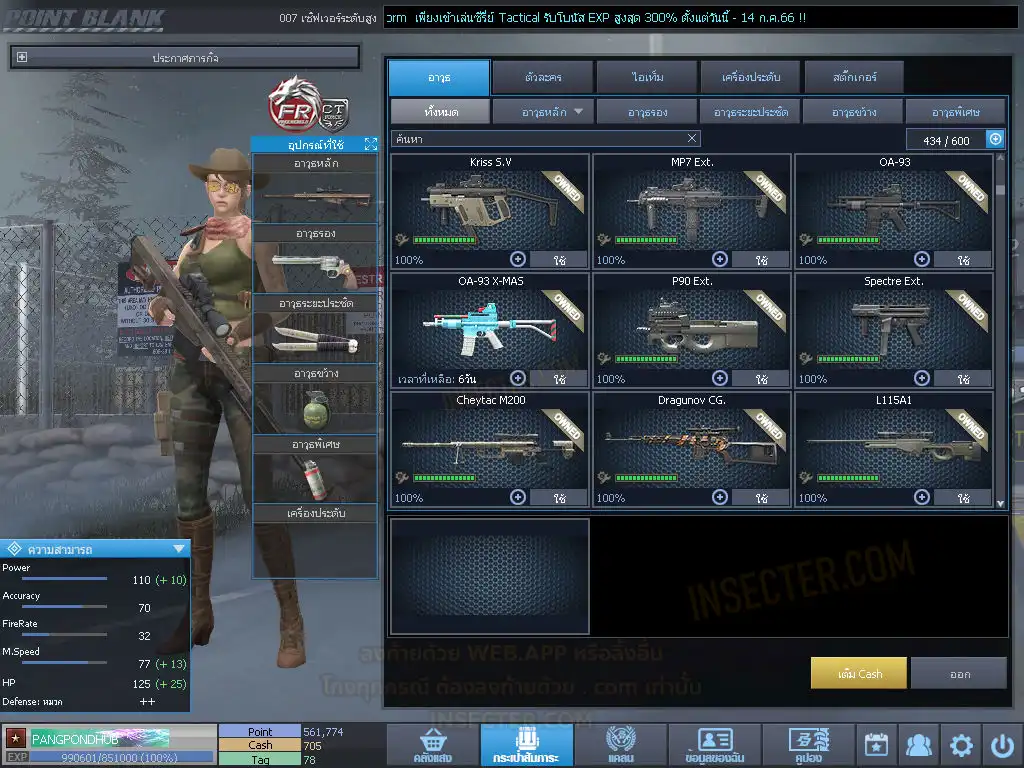
Task: Filter by อาวุธพิเศษ special weapons
Action: pyautogui.click(x=955, y=112)
